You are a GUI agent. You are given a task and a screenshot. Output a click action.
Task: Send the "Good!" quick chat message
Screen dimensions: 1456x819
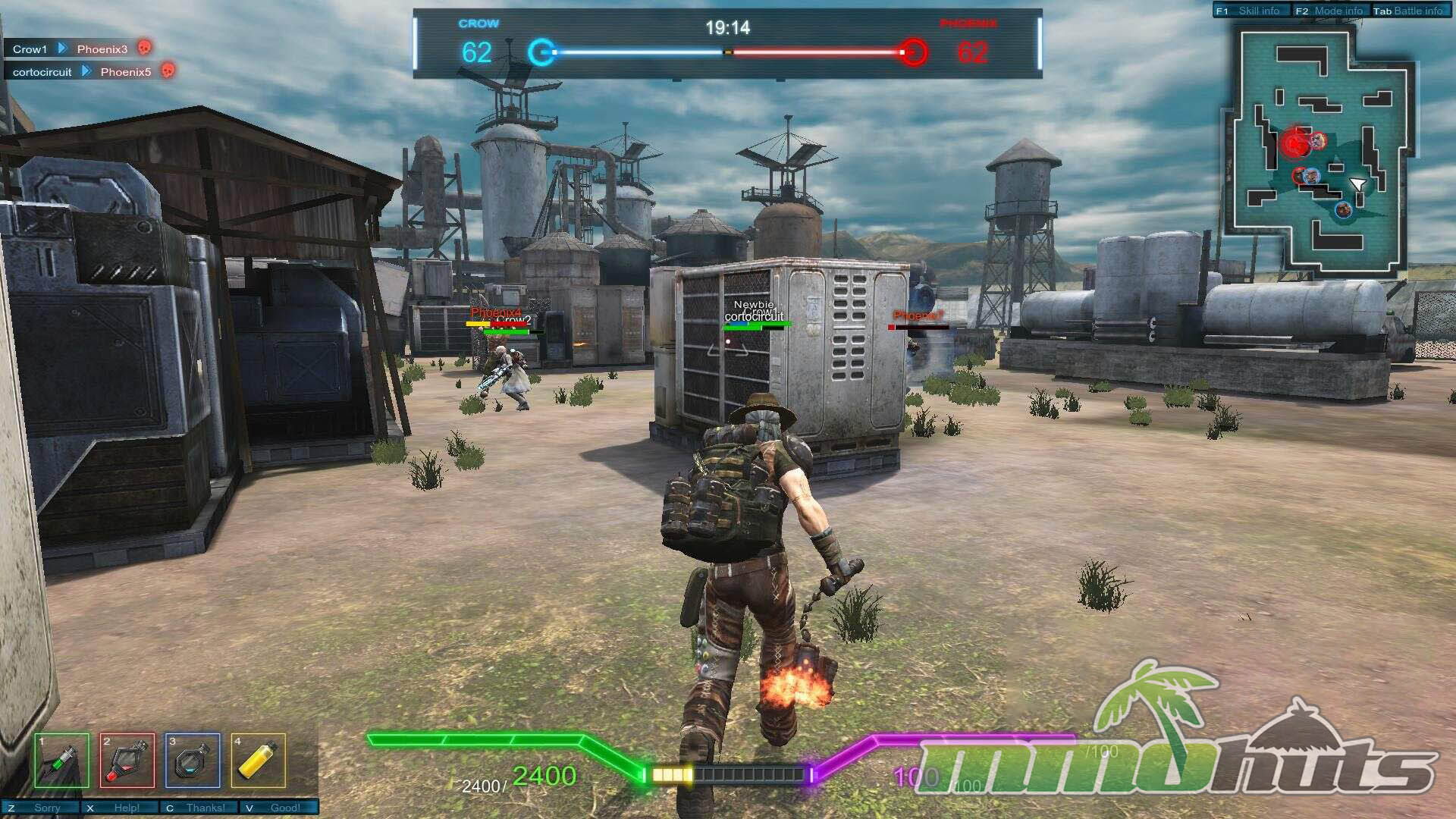[x=279, y=808]
